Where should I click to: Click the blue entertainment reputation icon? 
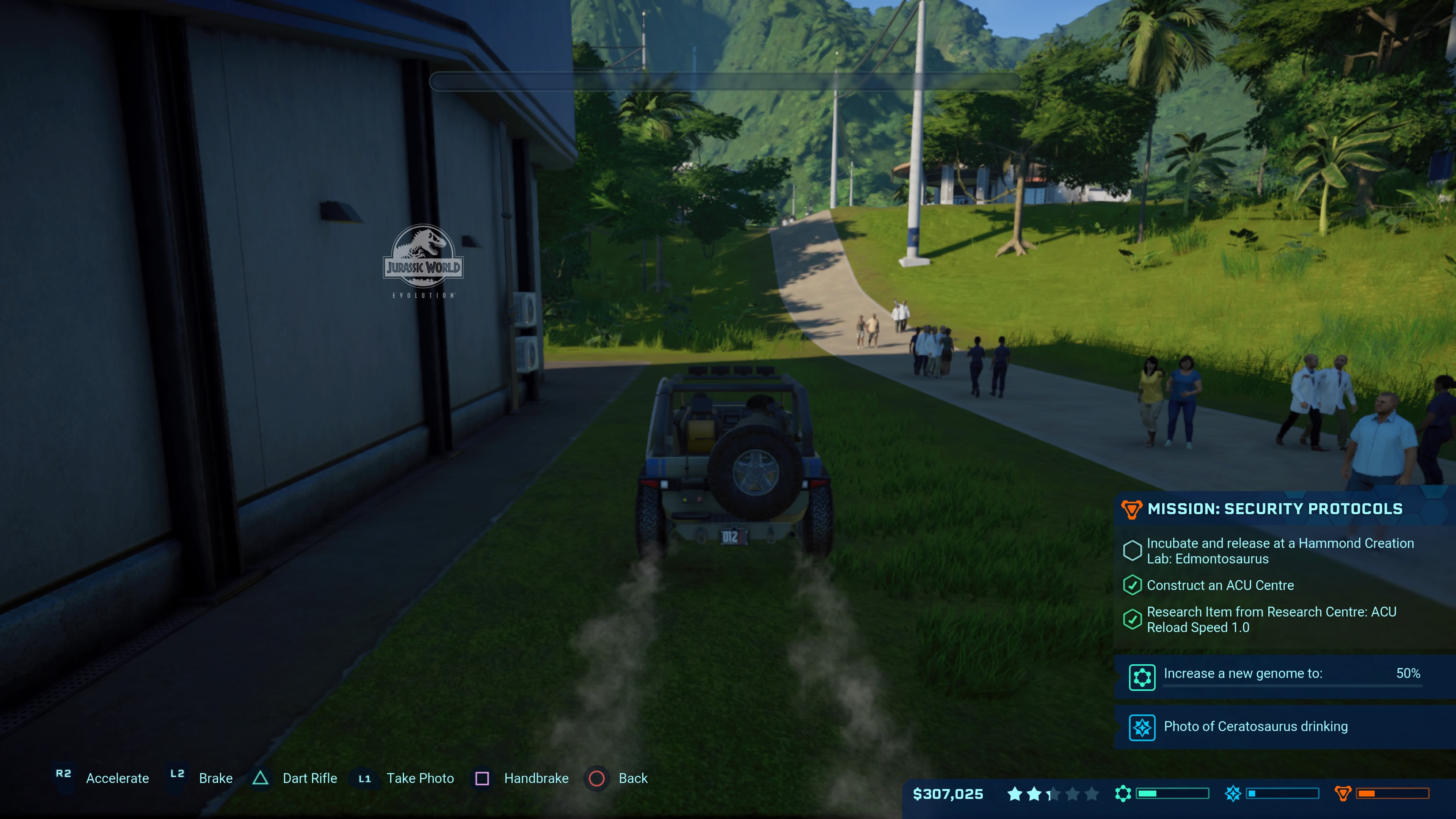[1233, 794]
